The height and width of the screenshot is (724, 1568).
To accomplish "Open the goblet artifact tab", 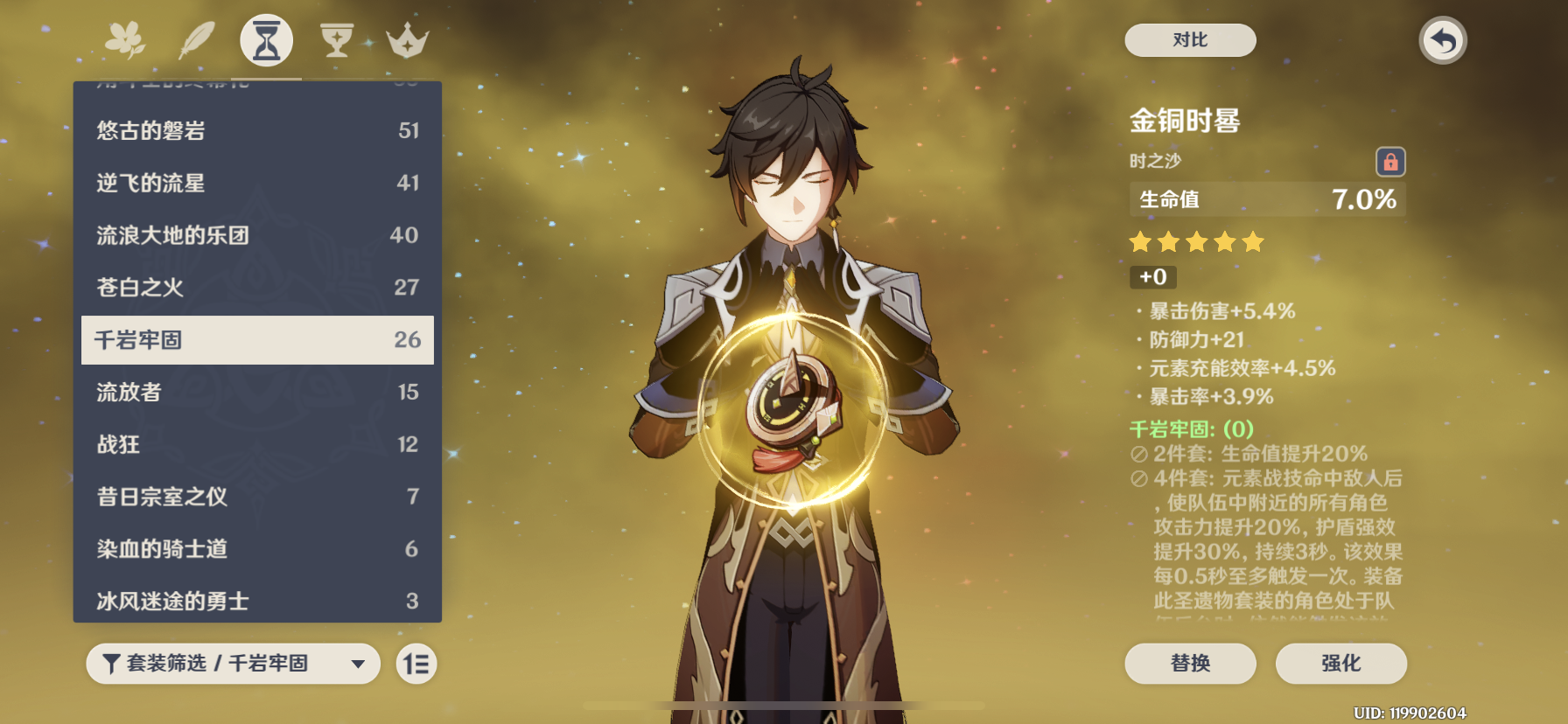I will (337, 40).
